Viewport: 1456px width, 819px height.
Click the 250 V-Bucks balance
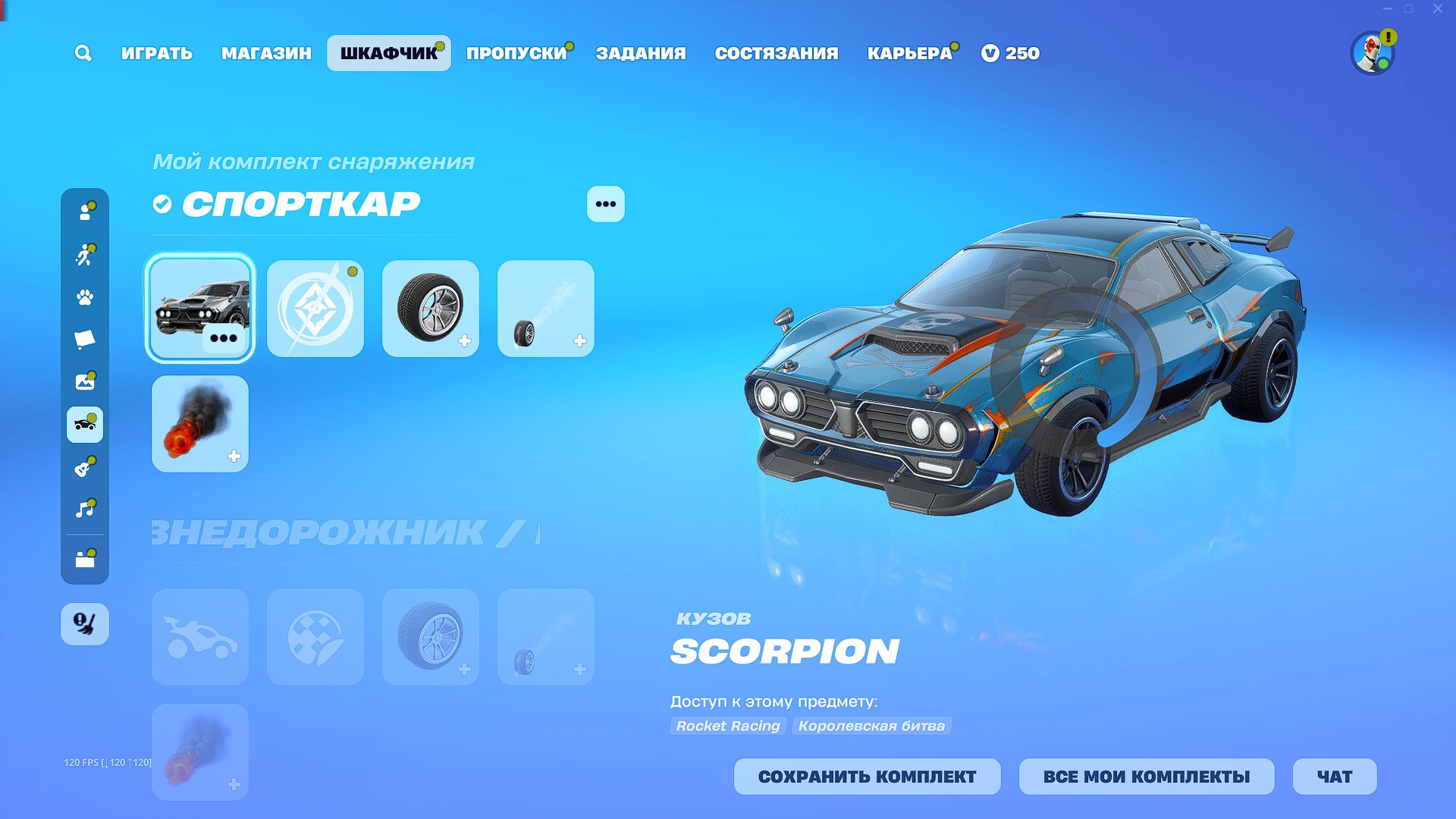pos(1011,53)
